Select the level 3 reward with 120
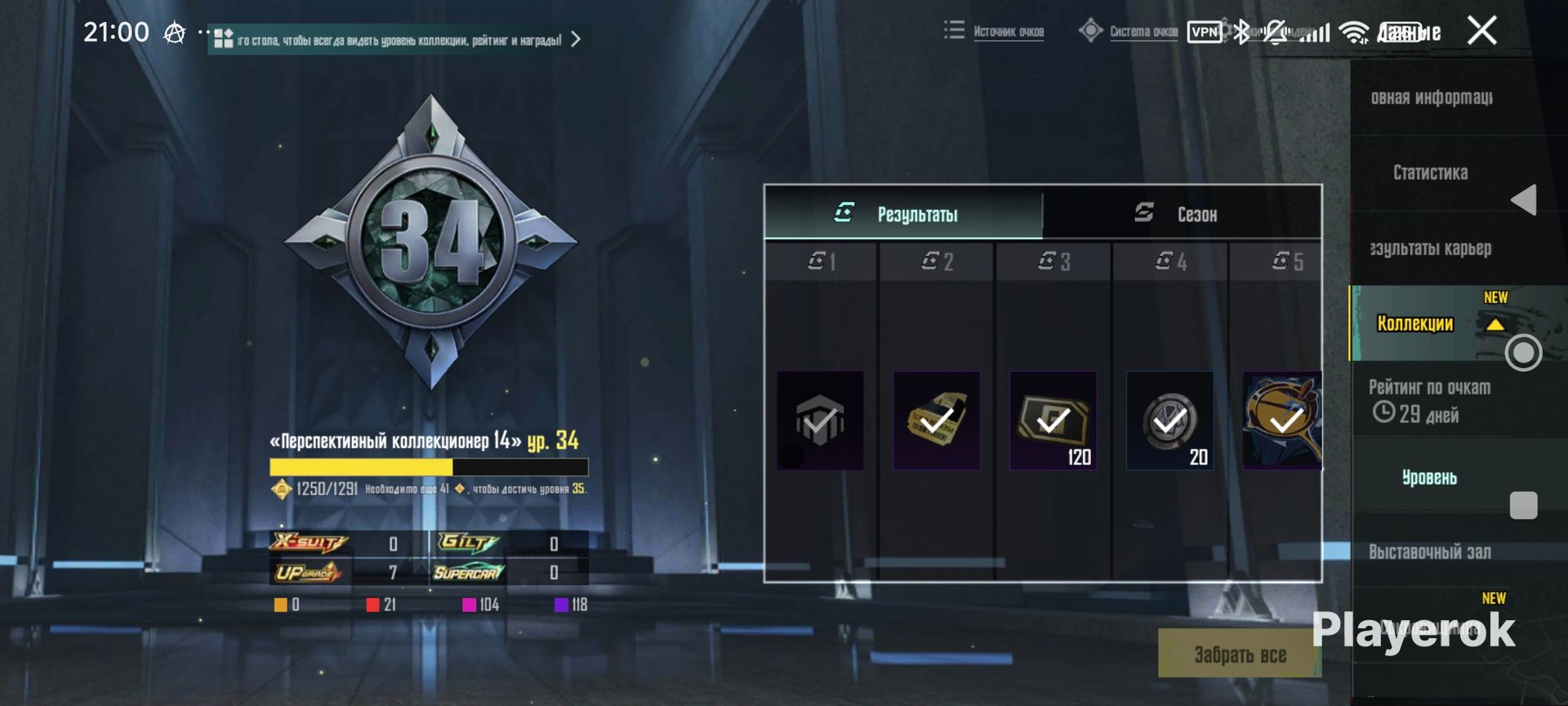Screen dimensions: 1568x706 [1053, 421]
